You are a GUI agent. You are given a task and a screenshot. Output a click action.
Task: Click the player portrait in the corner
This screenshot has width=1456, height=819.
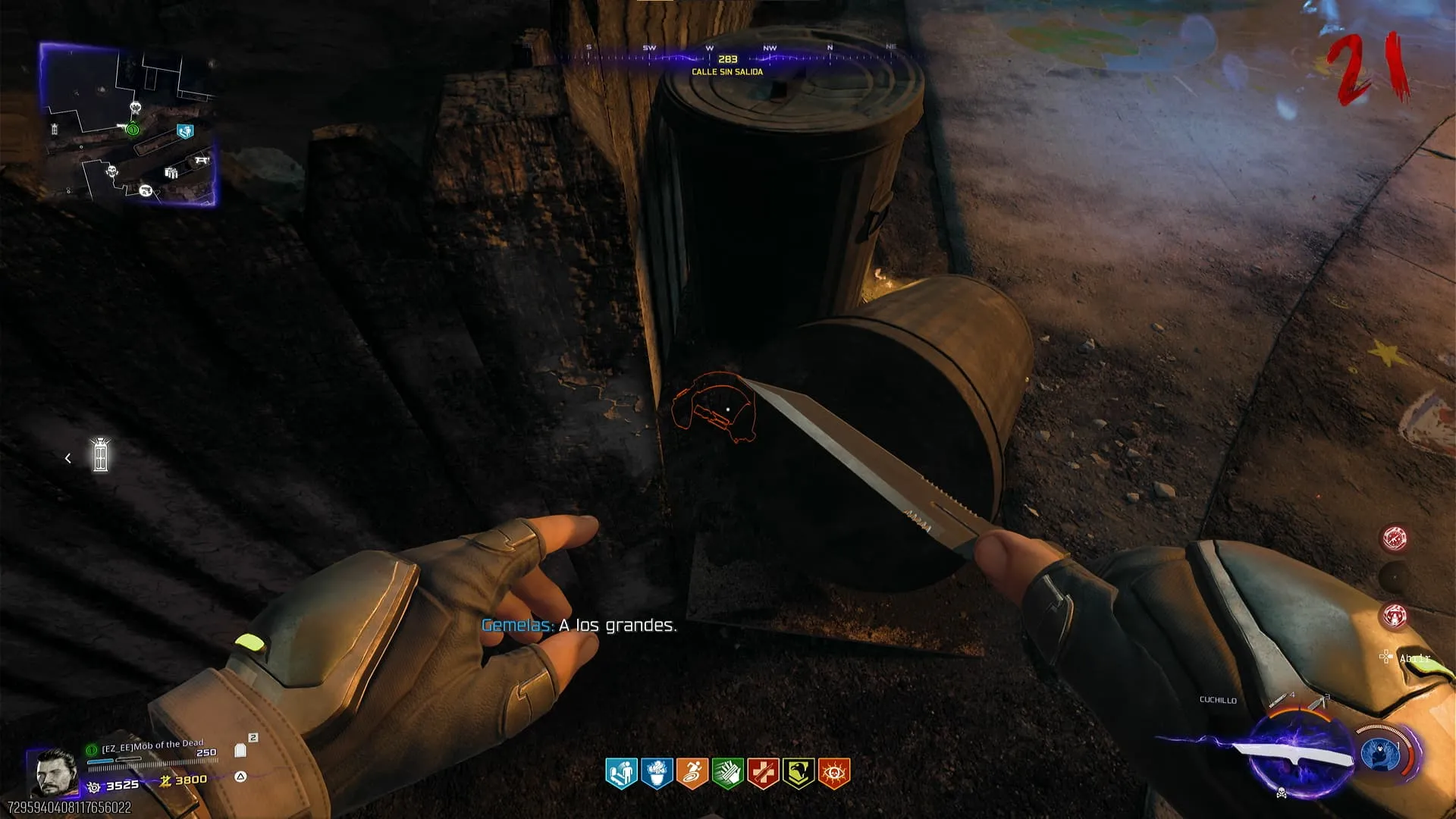tap(55, 772)
